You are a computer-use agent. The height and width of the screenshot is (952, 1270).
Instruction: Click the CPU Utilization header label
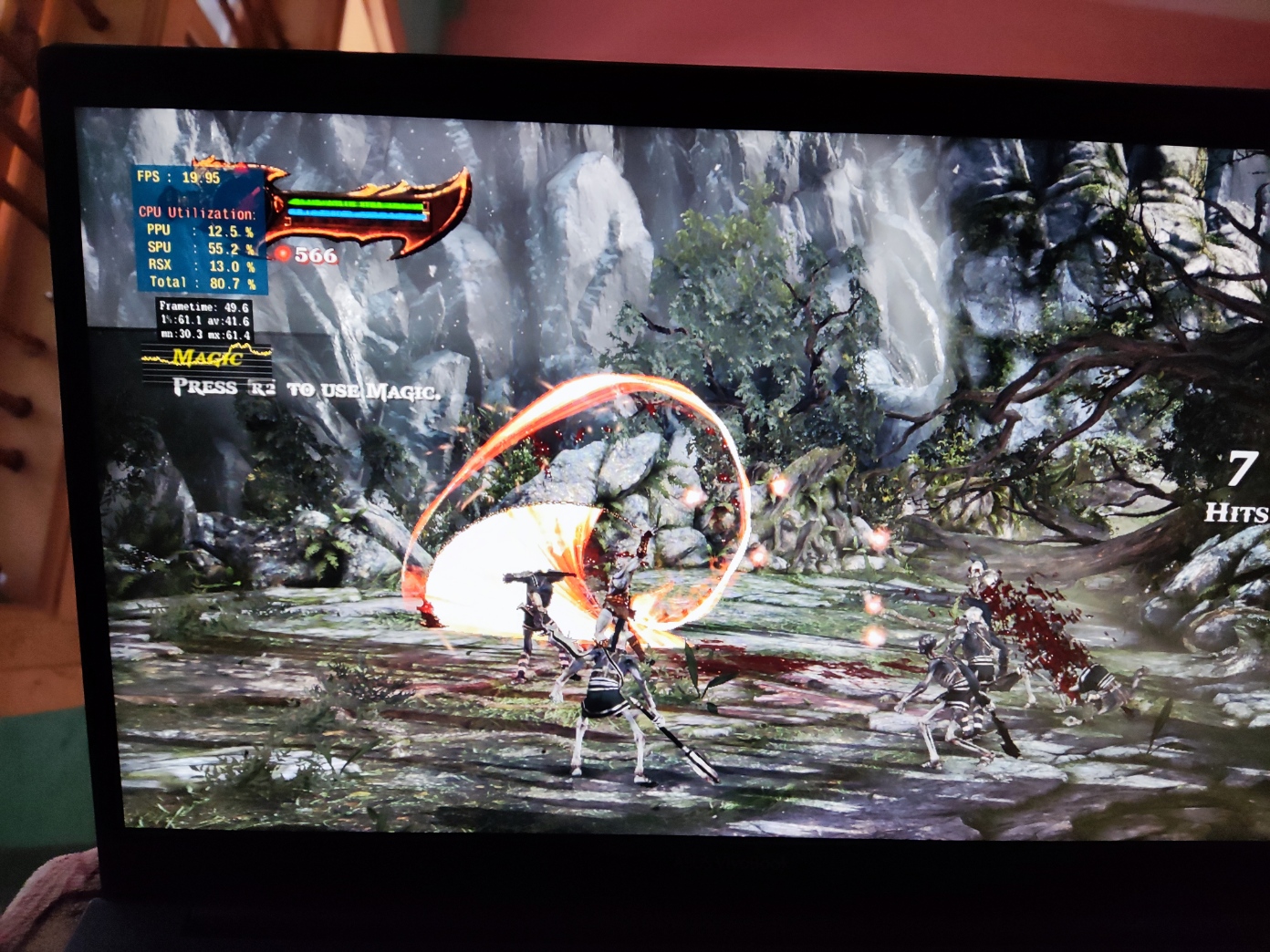(x=196, y=212)
